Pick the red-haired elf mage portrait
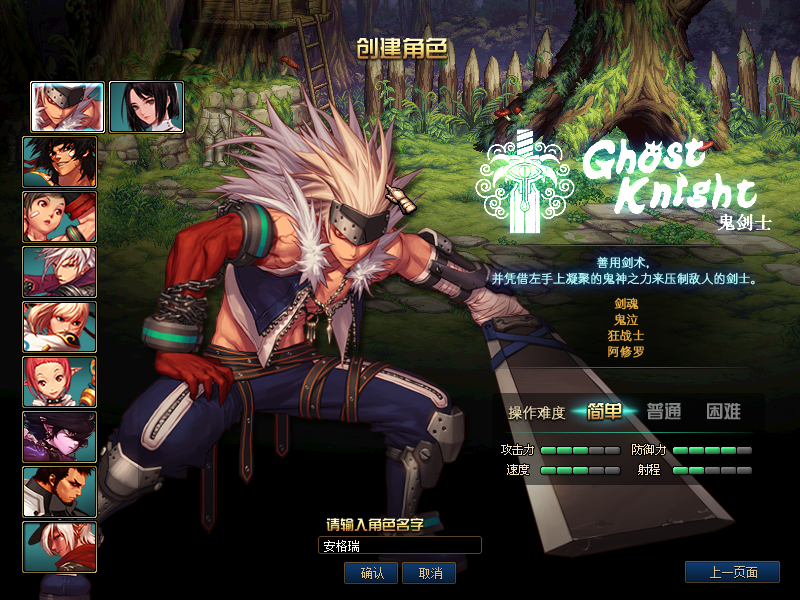 [x=60, y=382]
